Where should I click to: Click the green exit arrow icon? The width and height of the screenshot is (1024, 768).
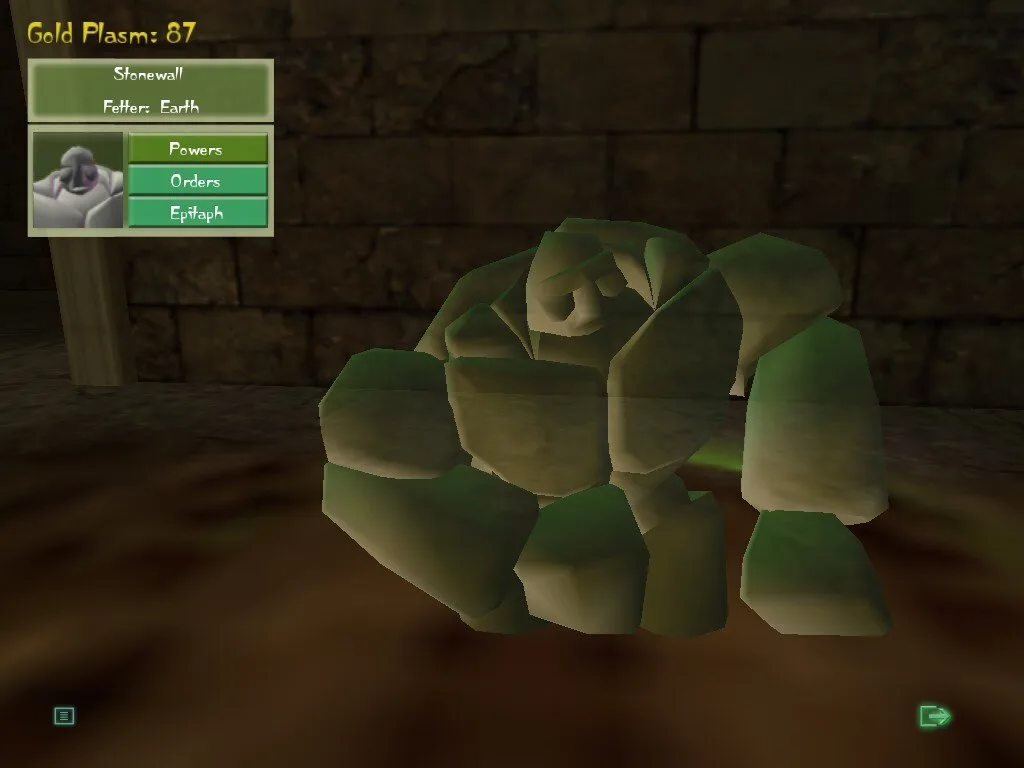pos(935,716)
